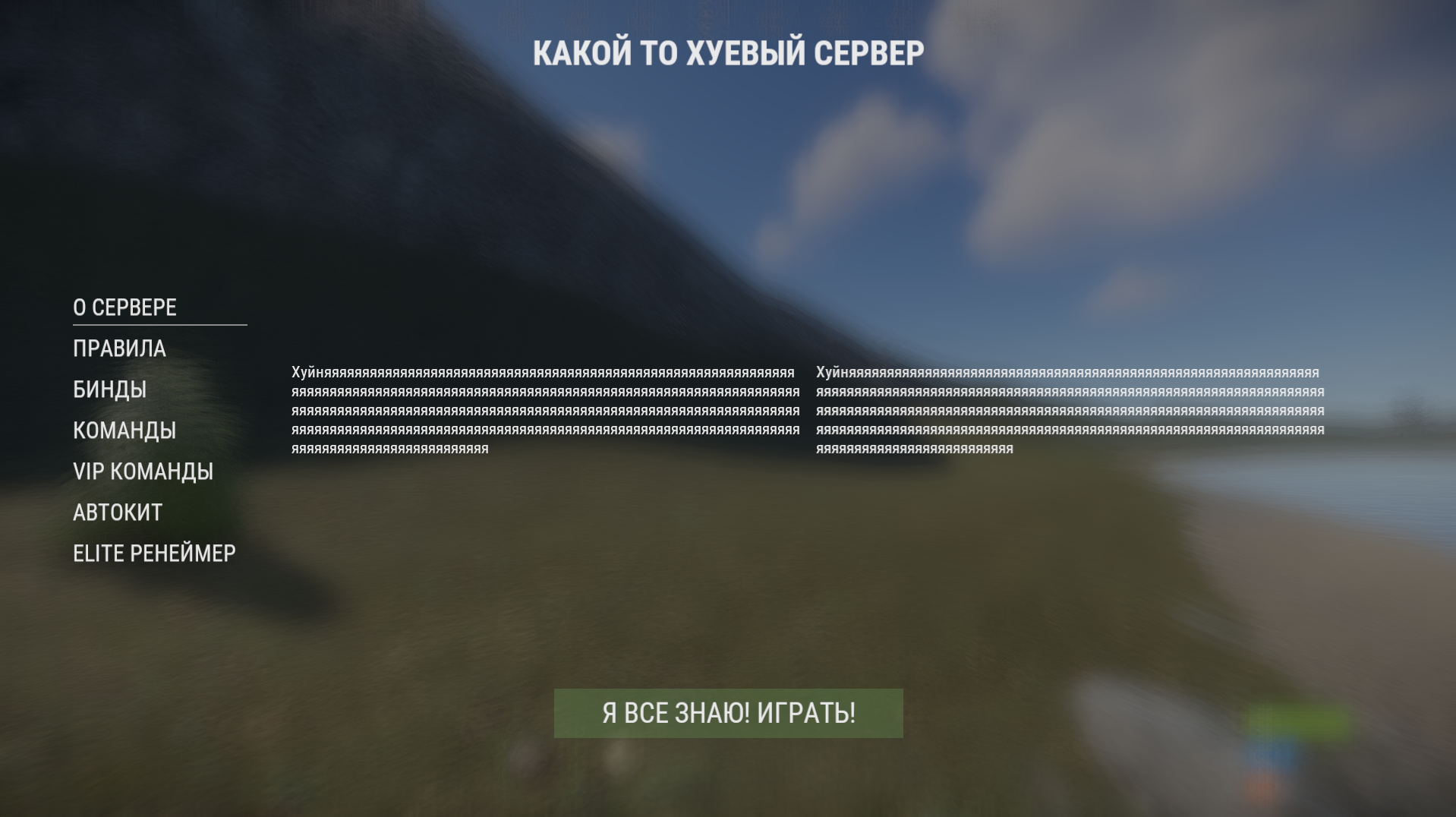
Task: Confirm and play with the bottom button
Action: coord(727,712)
